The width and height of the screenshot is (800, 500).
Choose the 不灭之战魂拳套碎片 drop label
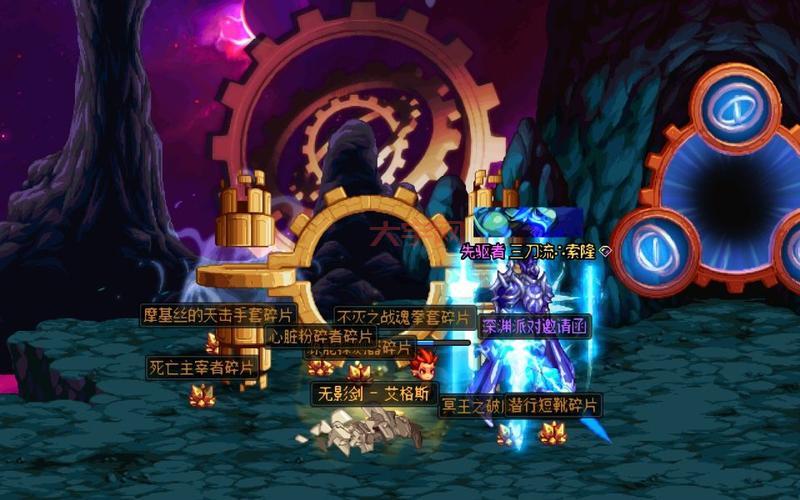coord(403,316)
